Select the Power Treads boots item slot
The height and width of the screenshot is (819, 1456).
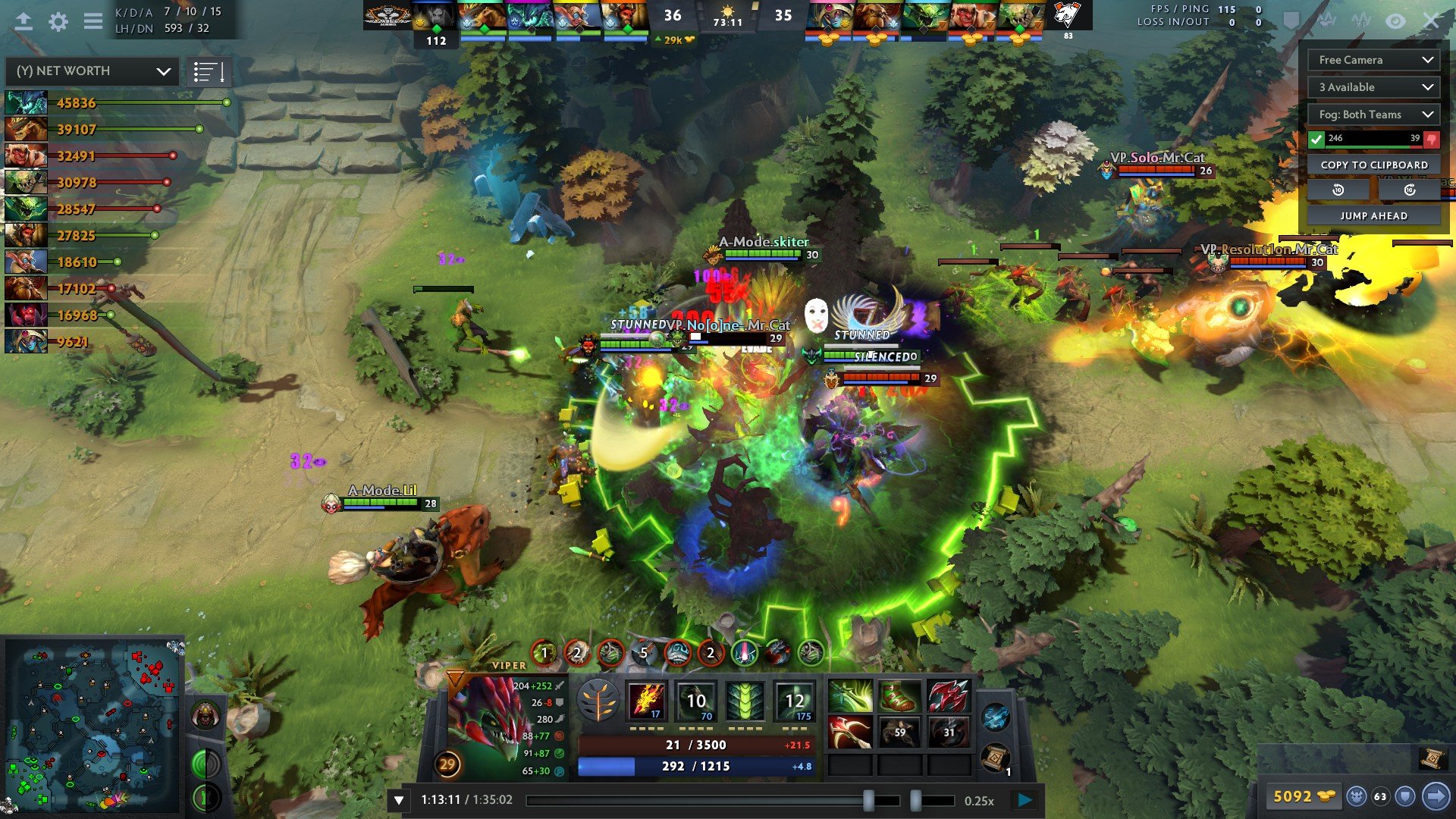tap(899, 697)
